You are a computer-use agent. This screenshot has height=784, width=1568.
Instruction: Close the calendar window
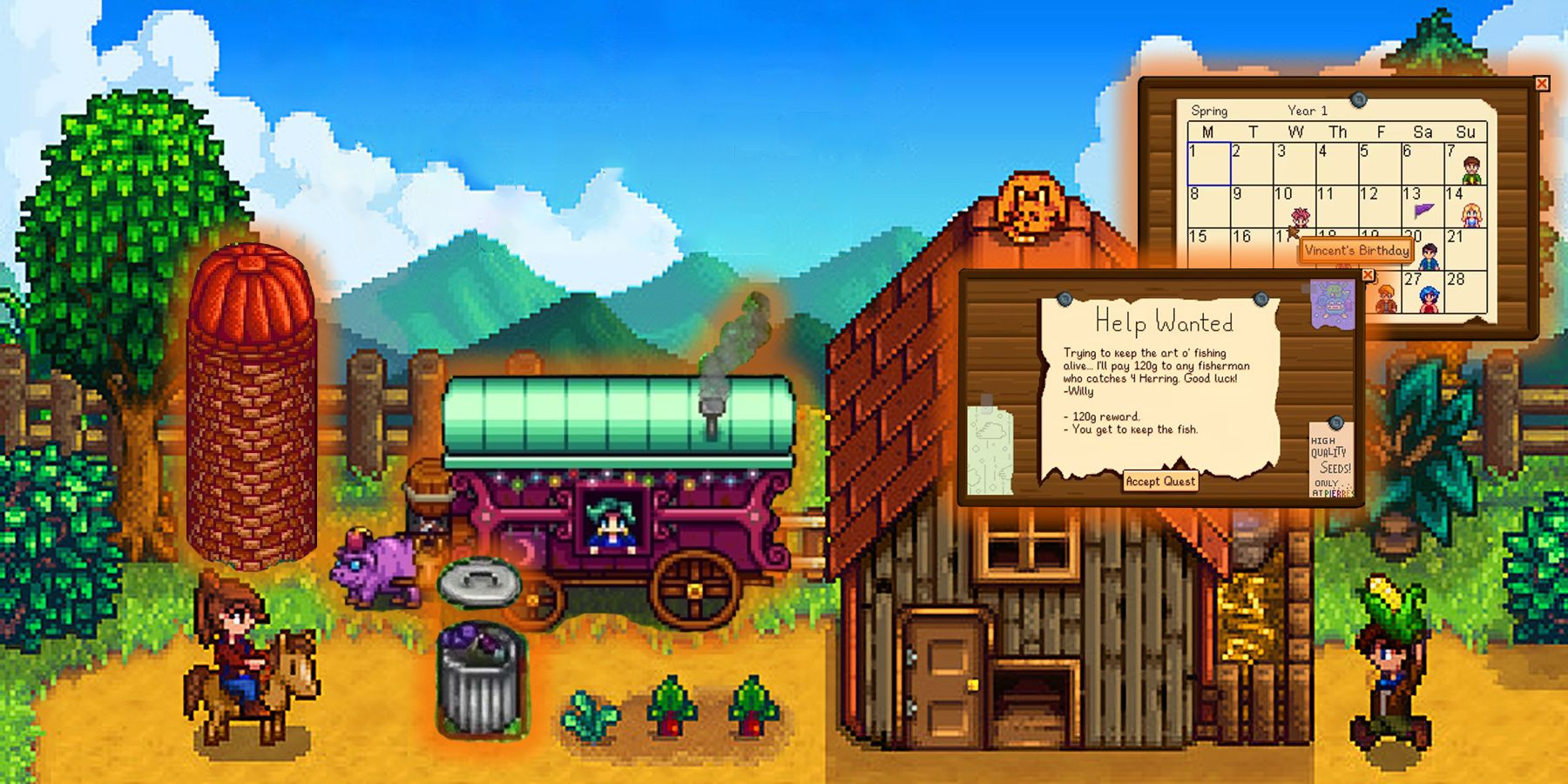[x=1542, y=84]
